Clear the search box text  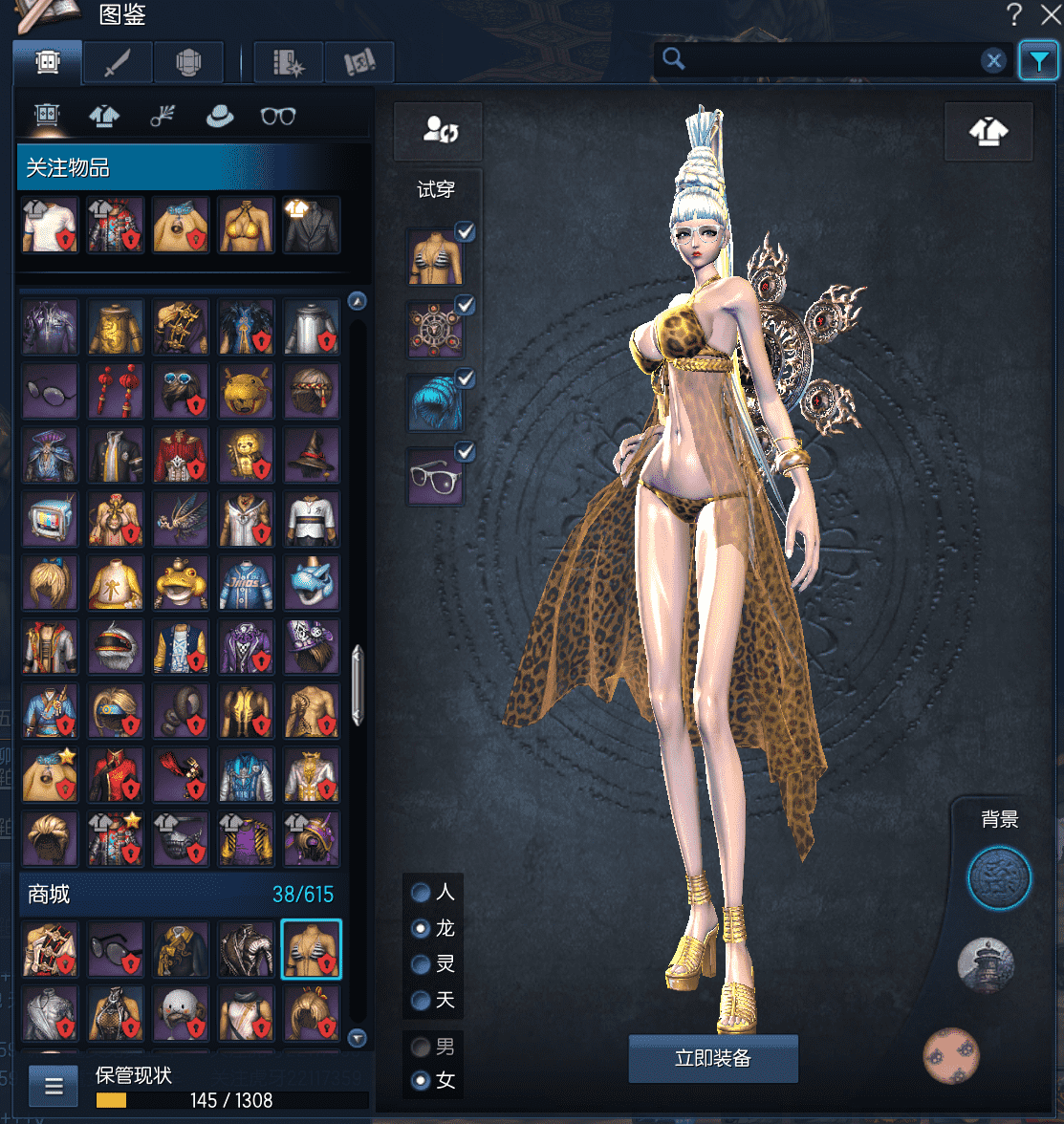[x=994, y=61]
